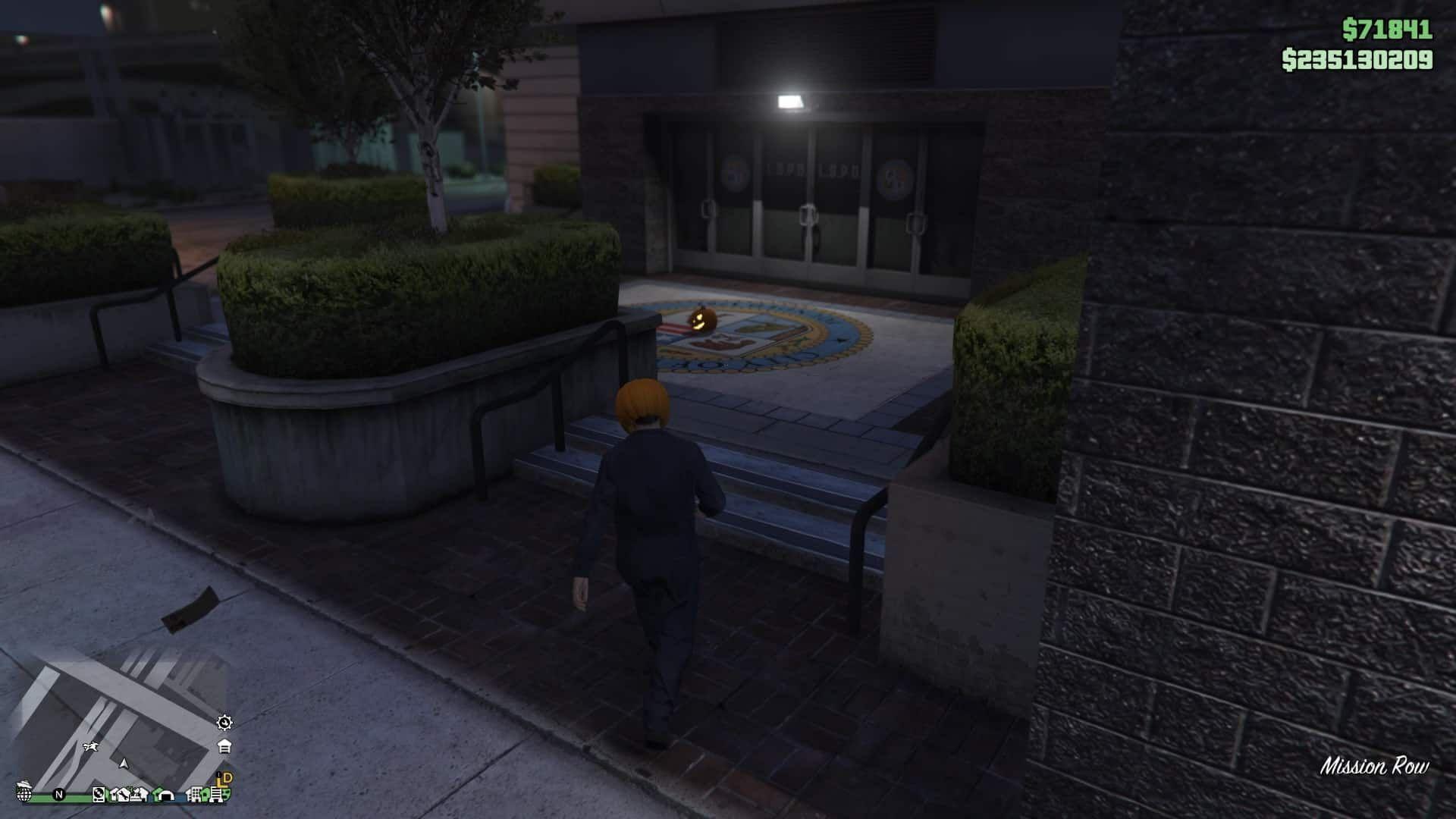
Task: Select the property wrench icon on the minimap
Action: click(x=125, y=795)
